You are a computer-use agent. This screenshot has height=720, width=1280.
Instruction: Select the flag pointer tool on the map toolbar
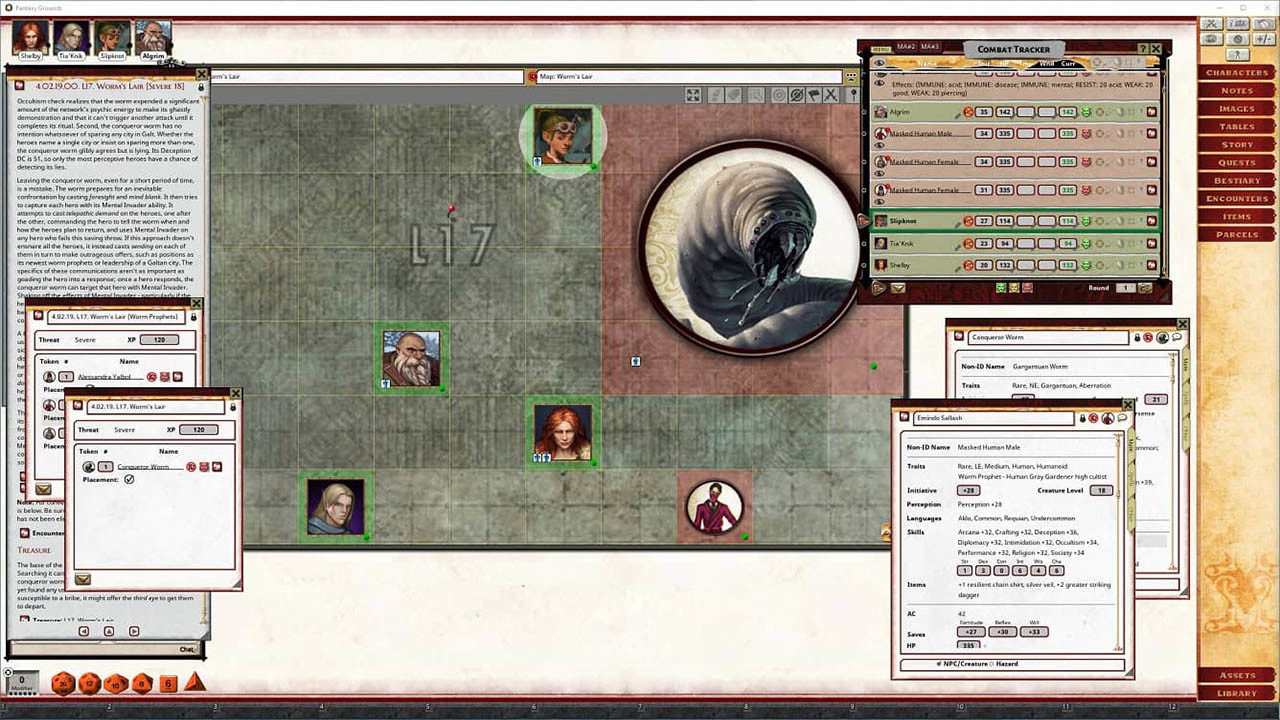click(x=814, y=95)
